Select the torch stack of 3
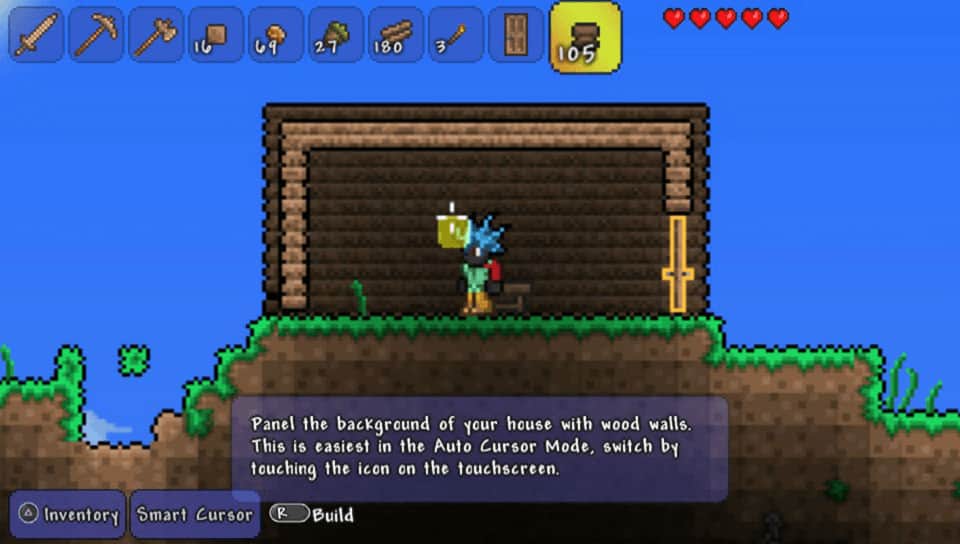Screen dimensions: 960x544 pyautogui.click(x=457, y=35)
